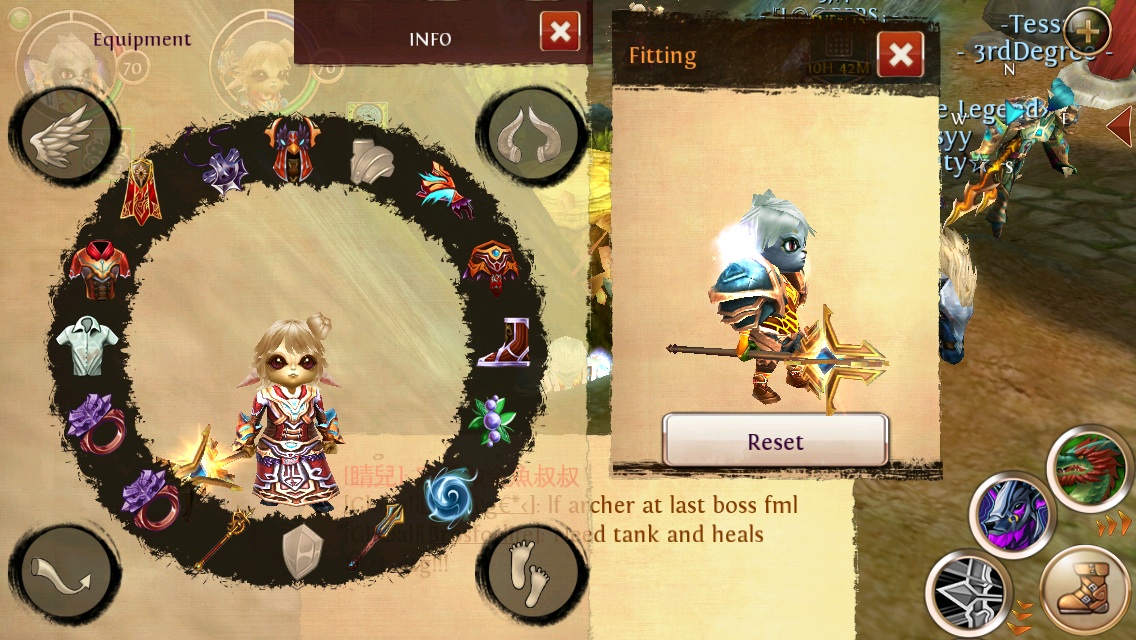Select the blue swirl orb slot
The width and height of the screenshot is (1136, 640).
coord(449,495)
